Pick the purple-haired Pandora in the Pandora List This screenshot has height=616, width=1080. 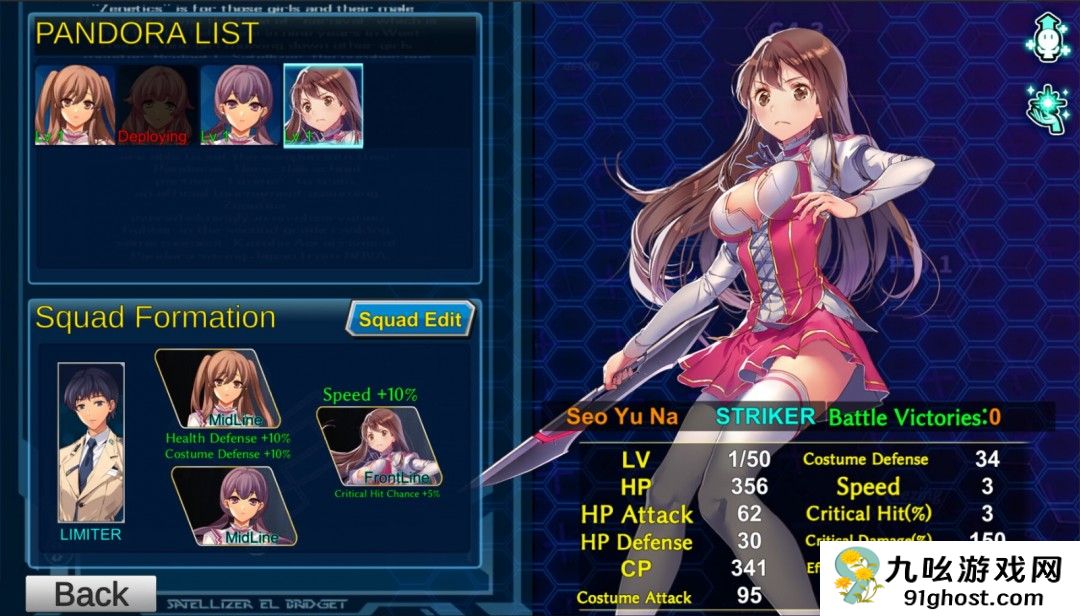click(240, 105)
